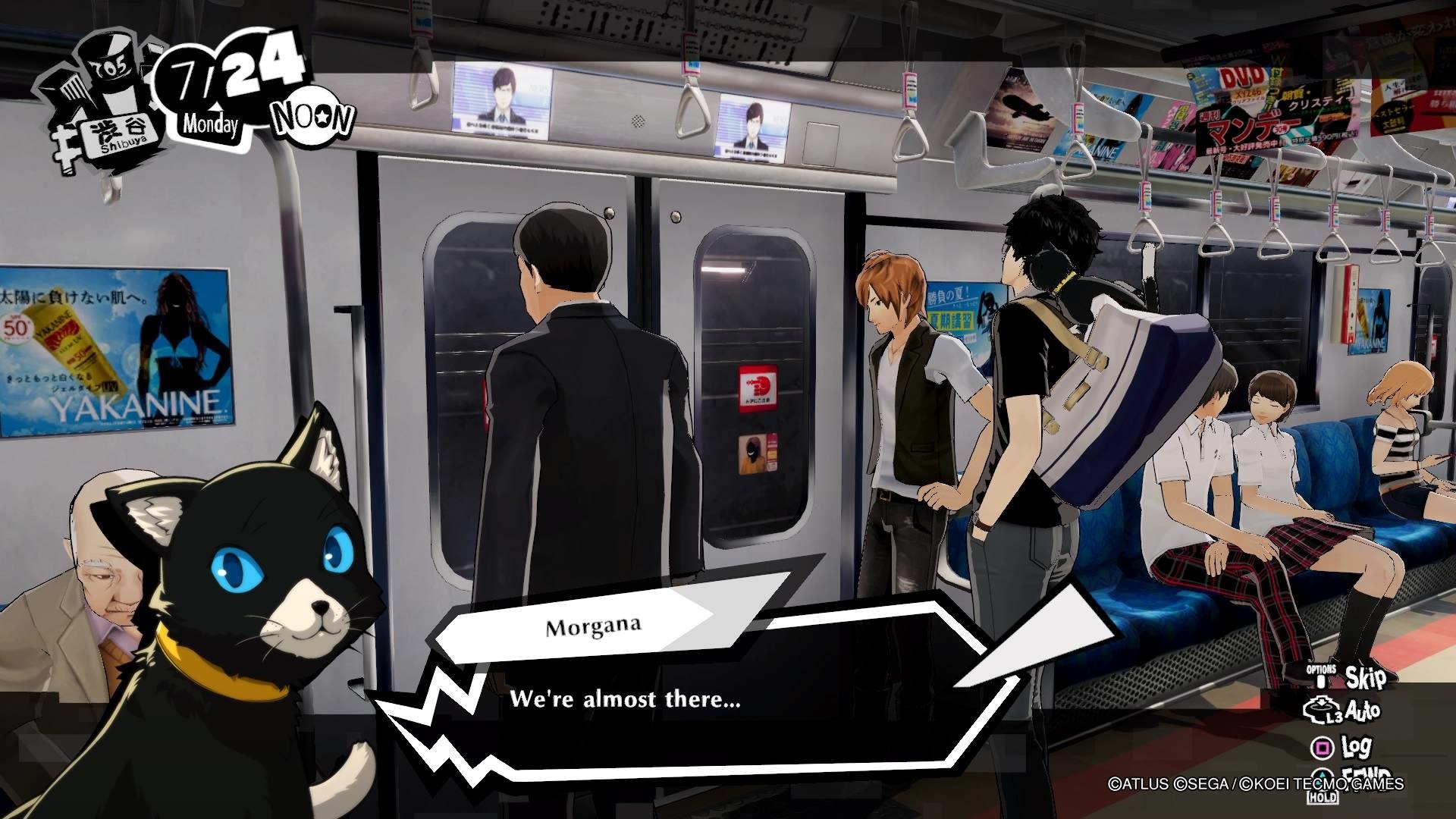Viewport: 1456px width, 819px height.
Task: Enable Skip mode for the conversation
Action: [1367, 678]
